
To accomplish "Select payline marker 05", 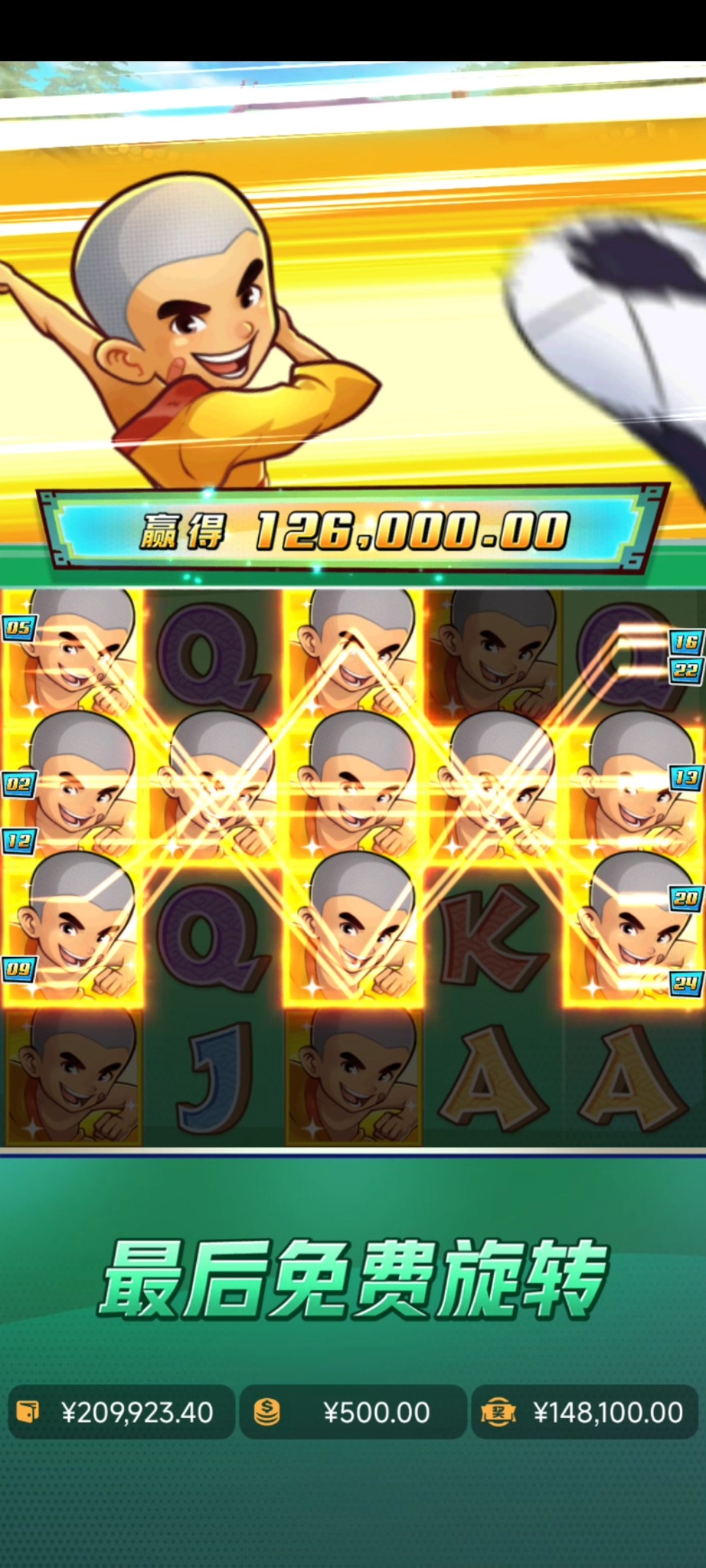I will tap(18, 628).
